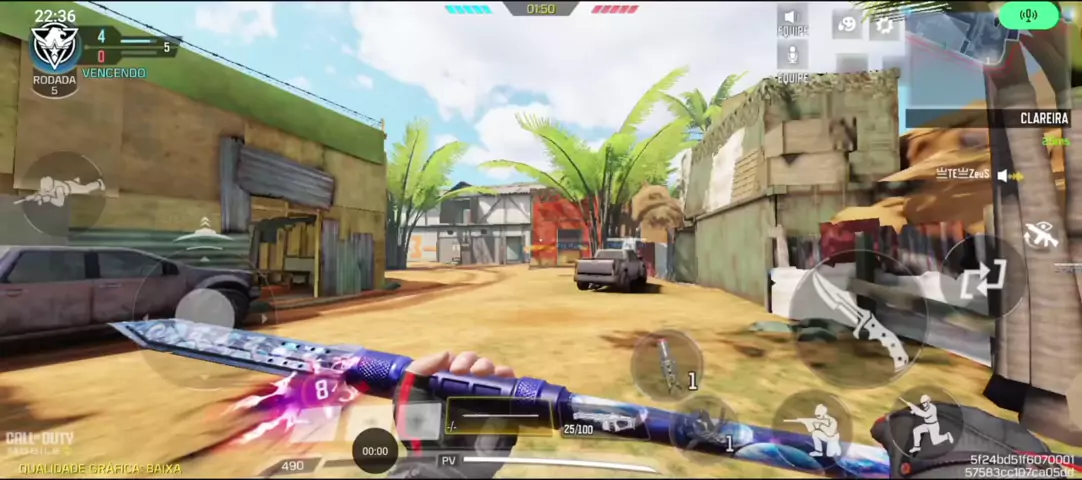Tap the round 00:00 timer button

pyautogui.click(x=375, y=451)
